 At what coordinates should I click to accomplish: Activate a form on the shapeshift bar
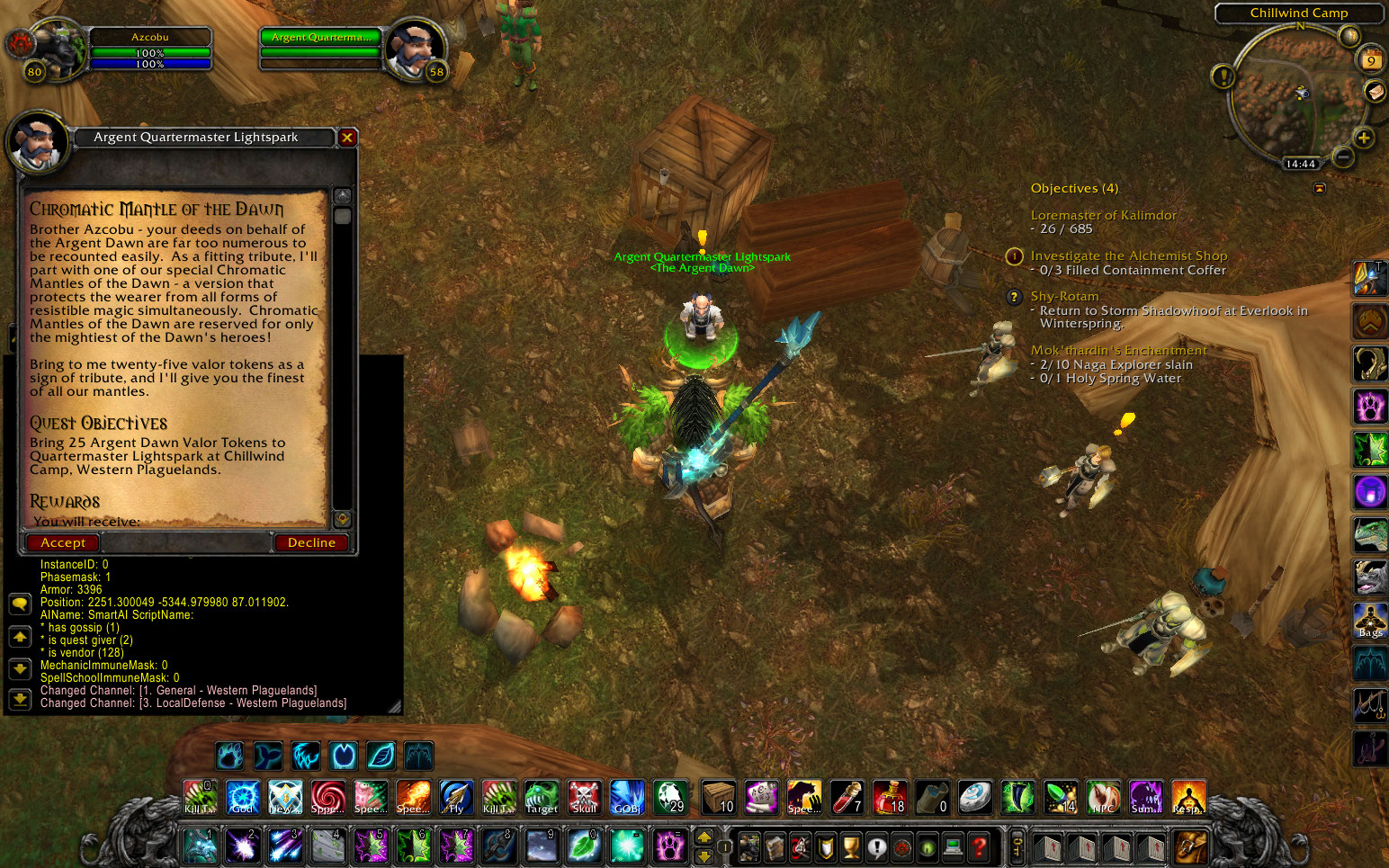click(229, 756)
